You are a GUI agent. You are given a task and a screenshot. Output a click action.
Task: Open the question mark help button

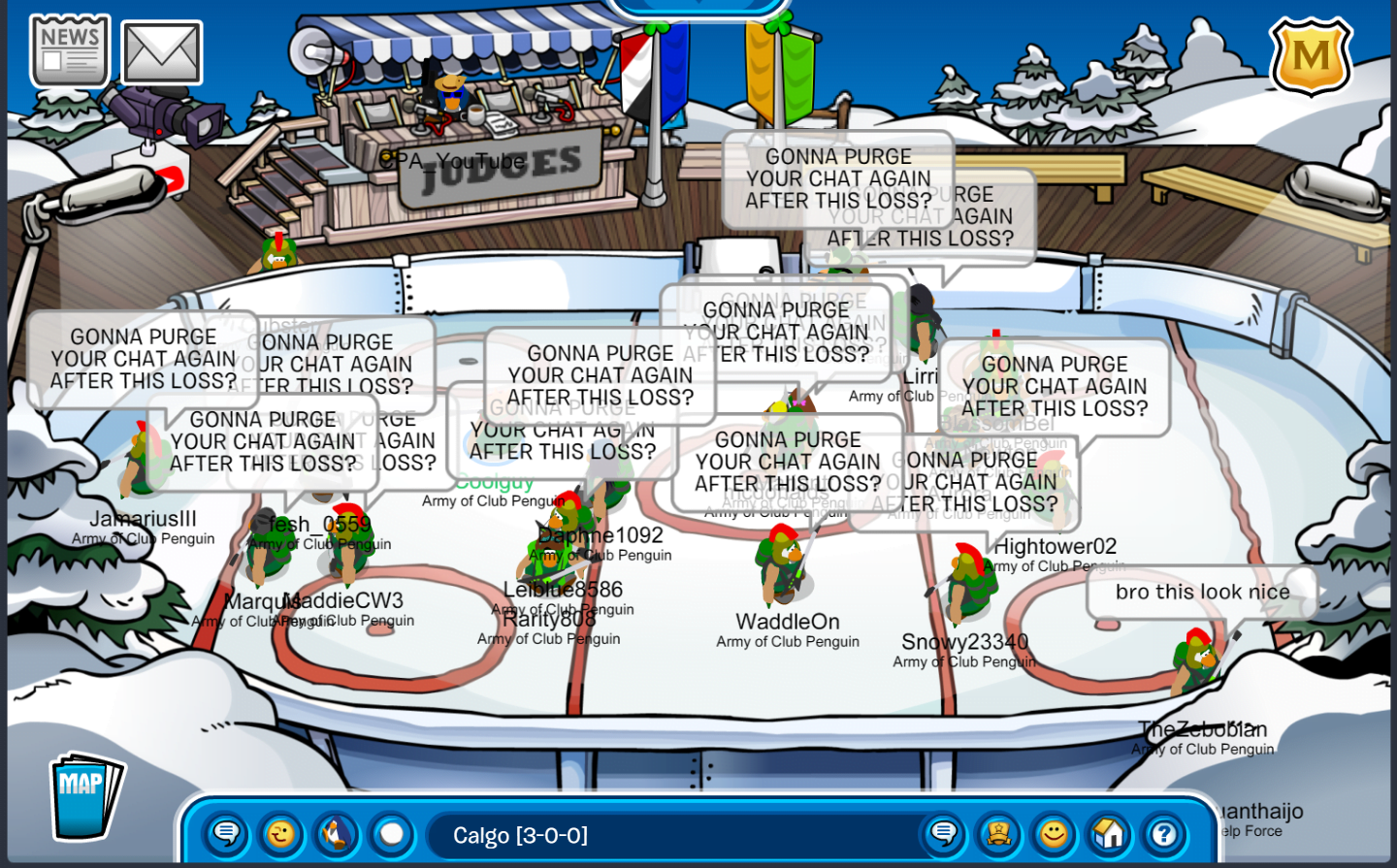(1164, 834)
